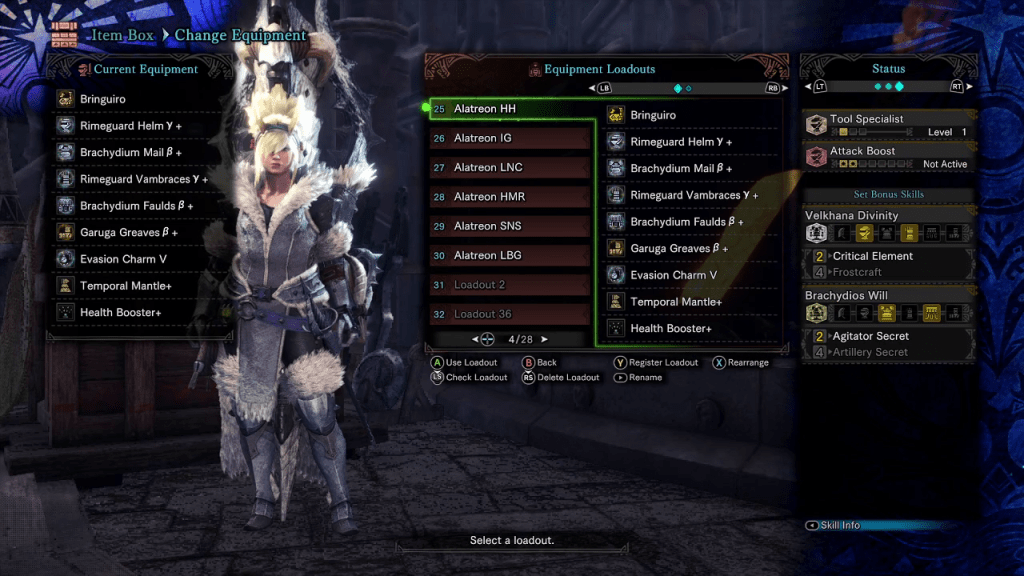Click Garuga Greaves in the loadout preview

690,248
